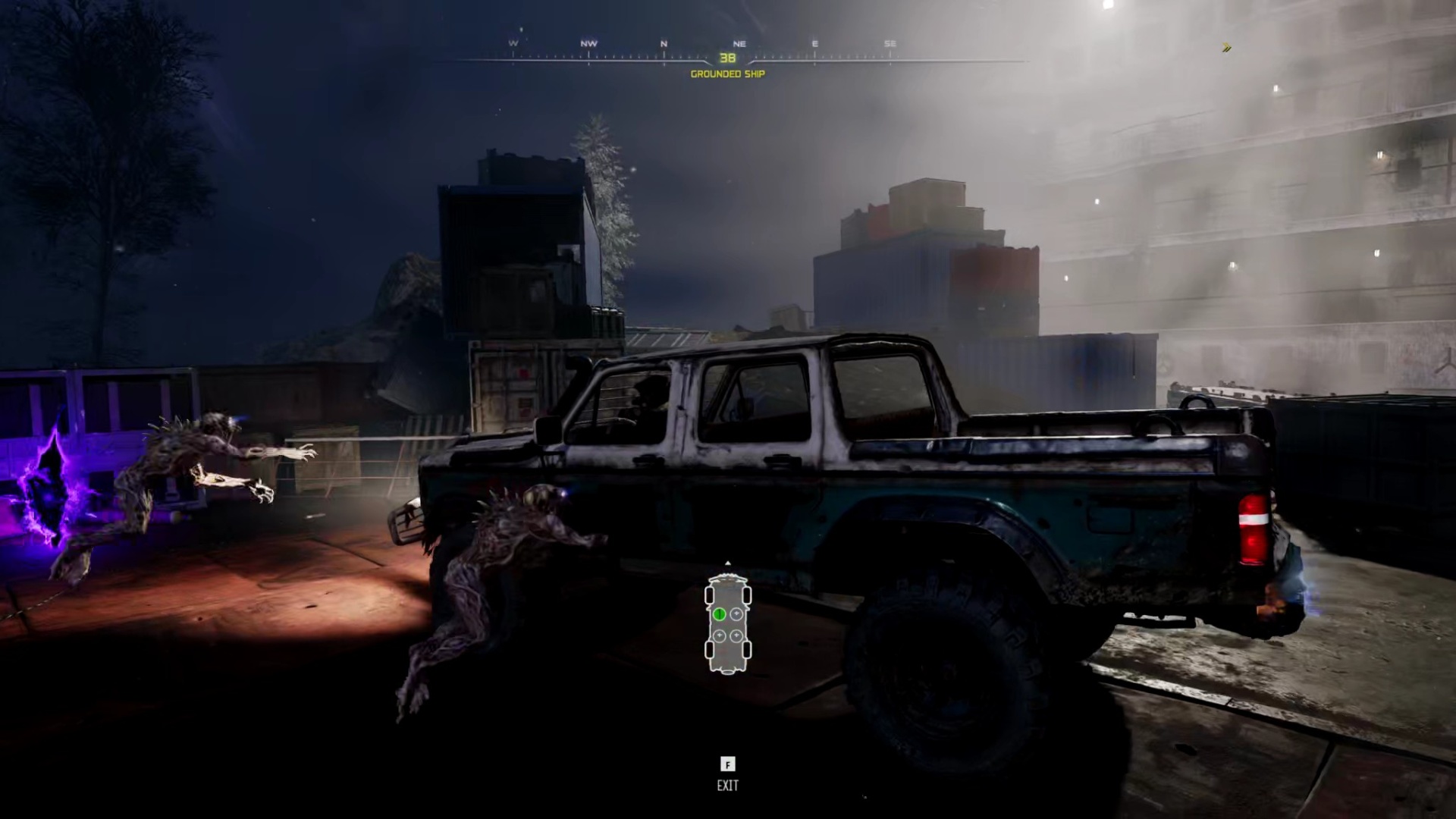Viewport: 1456px width, 819px height.
Task: Click the front-left tire on vehicle diagram
Action: click(710, 595)
